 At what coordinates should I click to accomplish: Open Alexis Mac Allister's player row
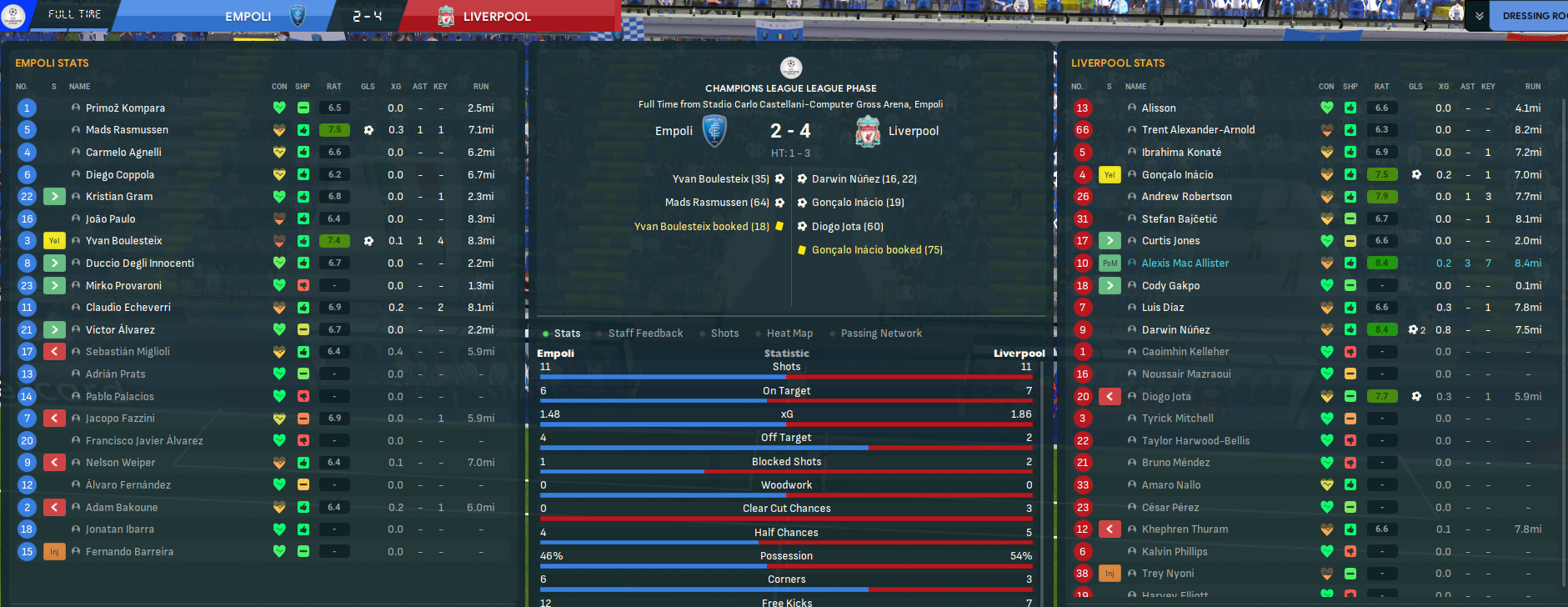point(1185,263)
